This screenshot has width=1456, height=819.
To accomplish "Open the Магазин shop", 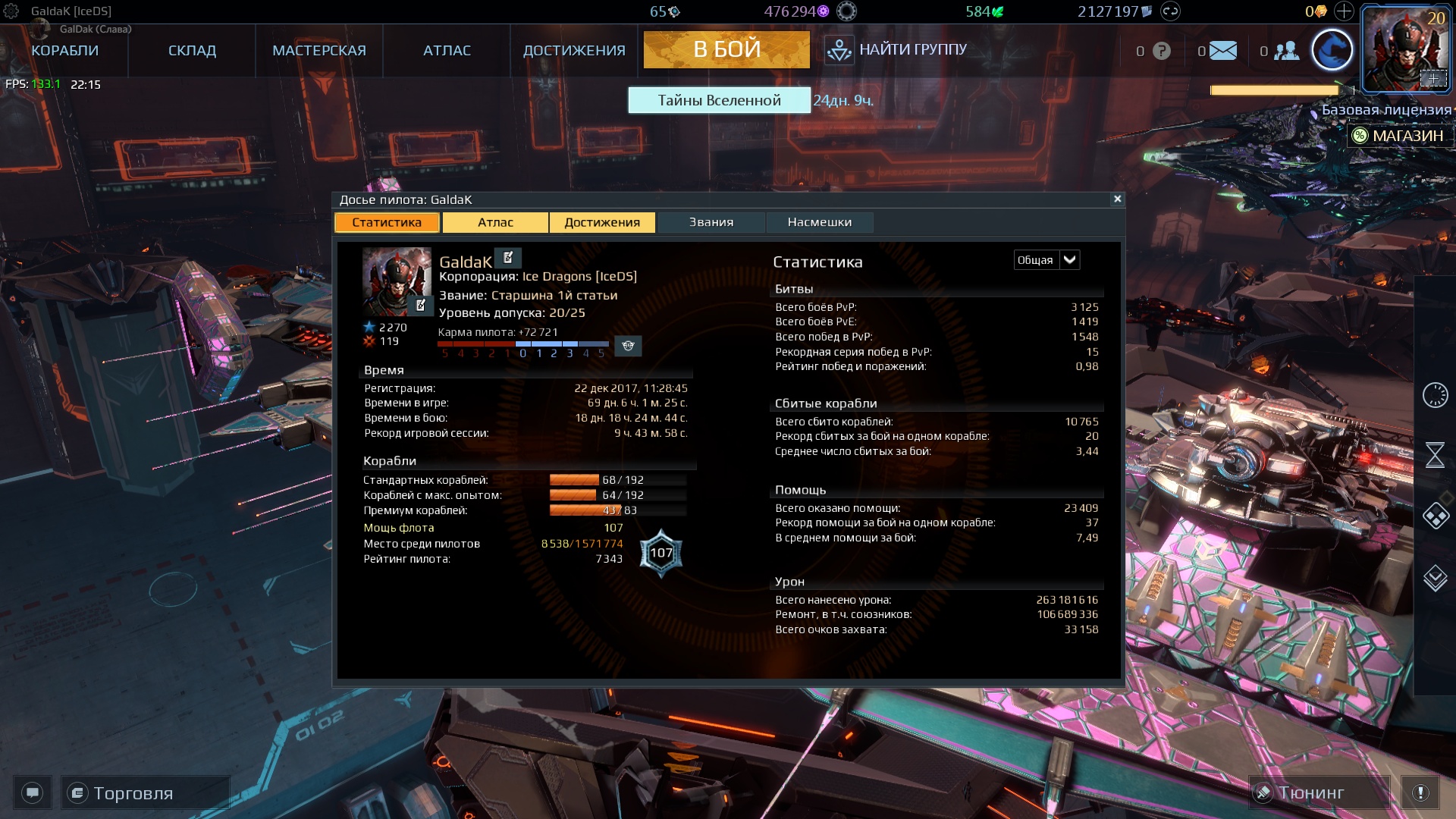I will tap(1399, 136).
